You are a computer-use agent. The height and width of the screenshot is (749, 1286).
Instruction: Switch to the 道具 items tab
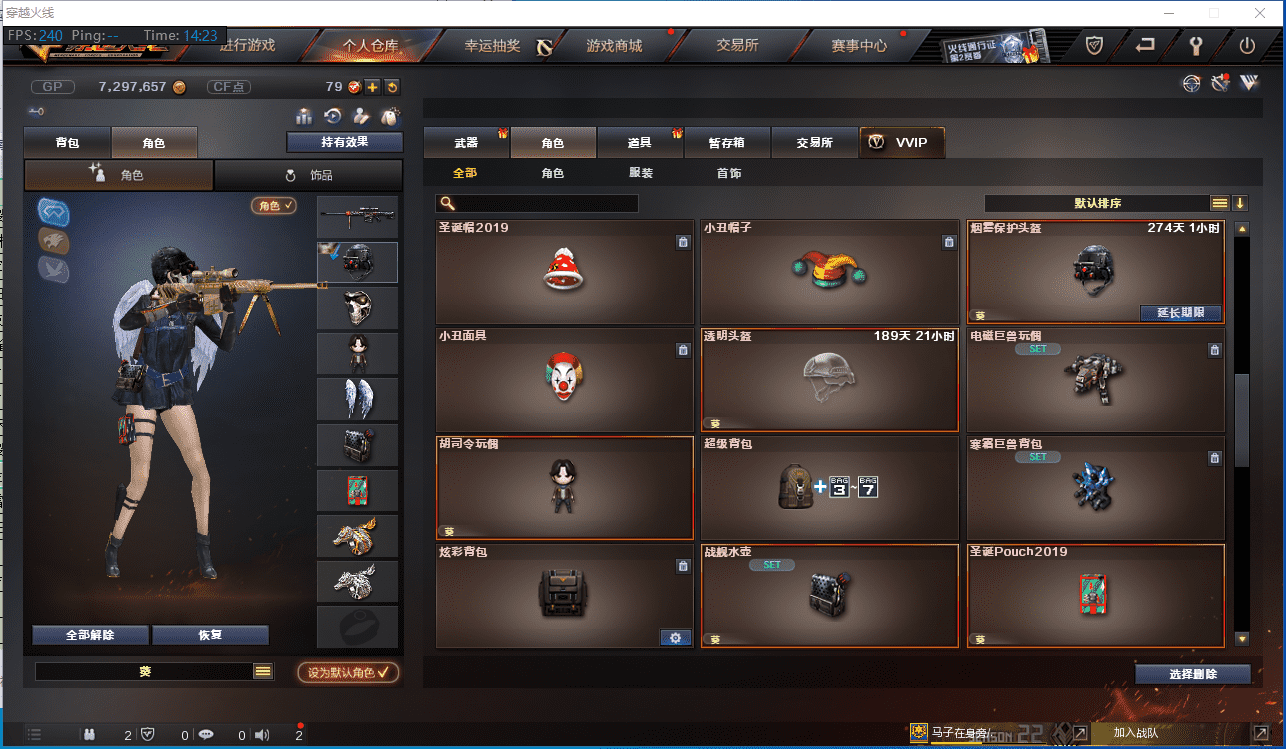coord(640,143)
